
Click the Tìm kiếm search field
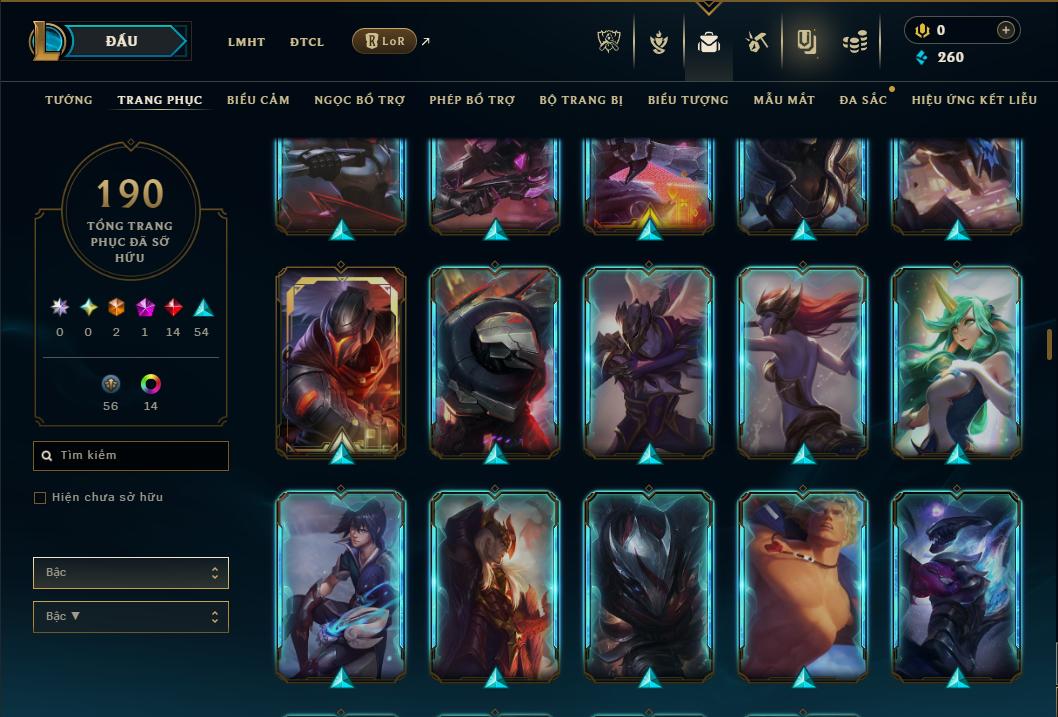pos(131,456)
